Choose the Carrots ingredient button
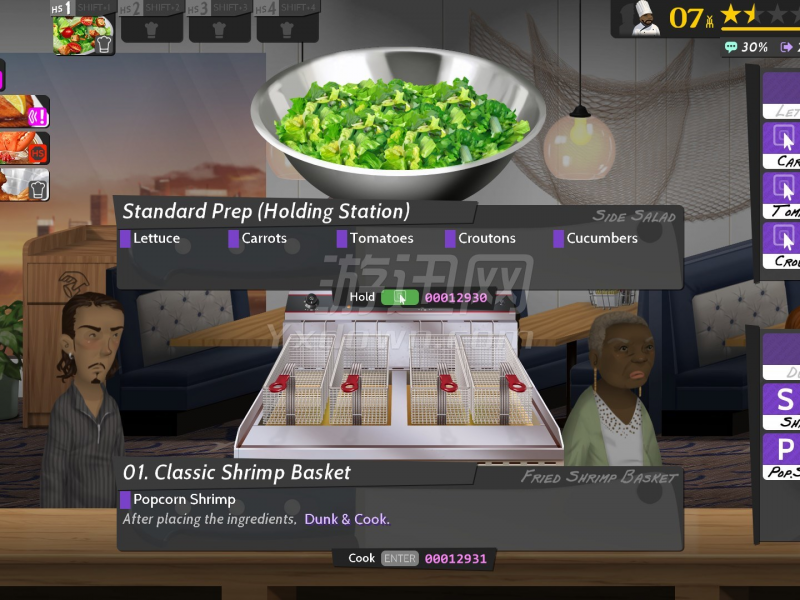 [782, 144]
